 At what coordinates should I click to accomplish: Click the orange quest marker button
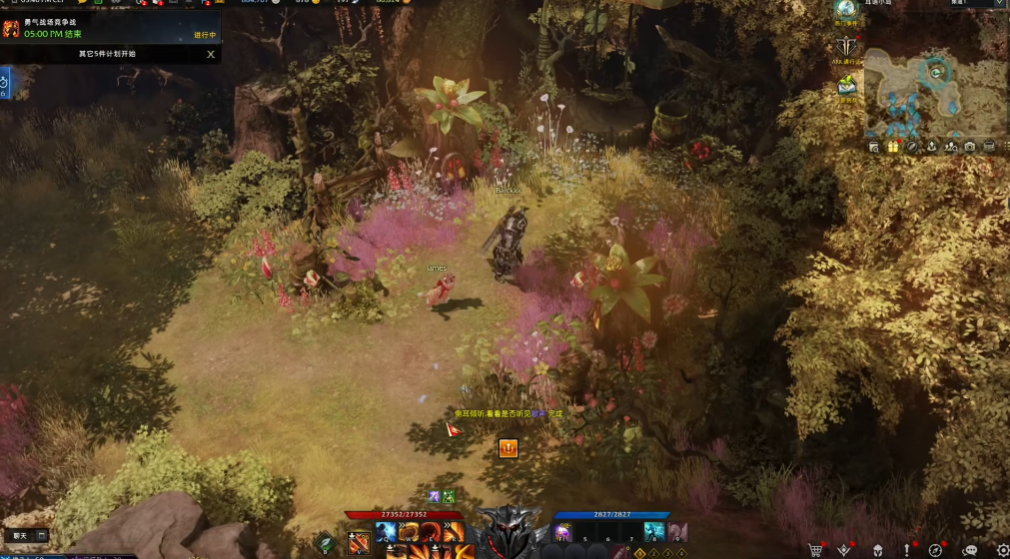coord(508,447)
